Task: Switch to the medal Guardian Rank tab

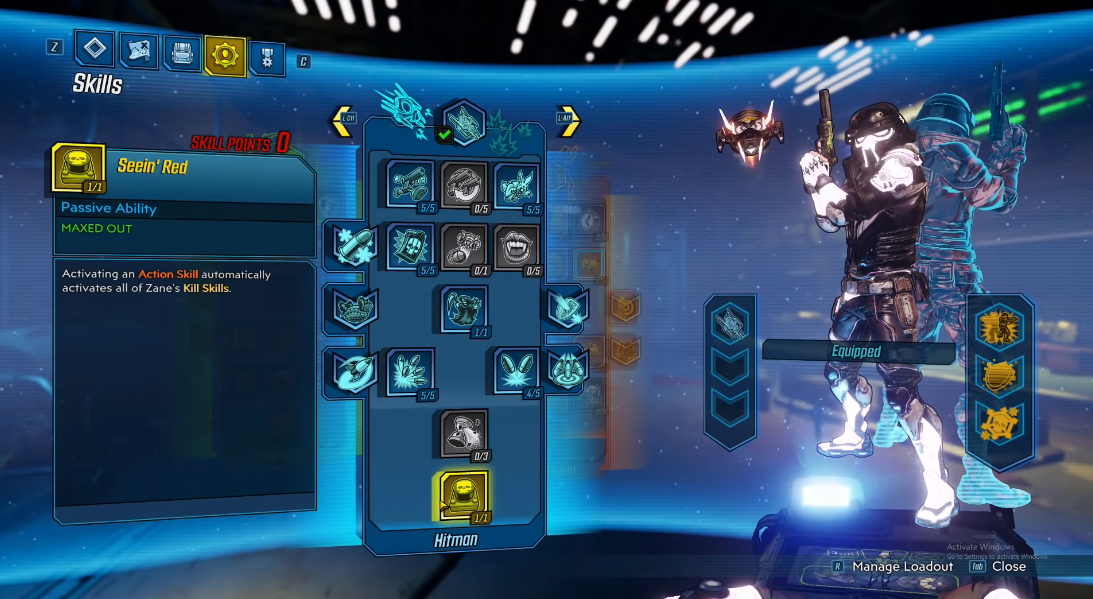Action: pyautogui.click(x=267, y=57)
